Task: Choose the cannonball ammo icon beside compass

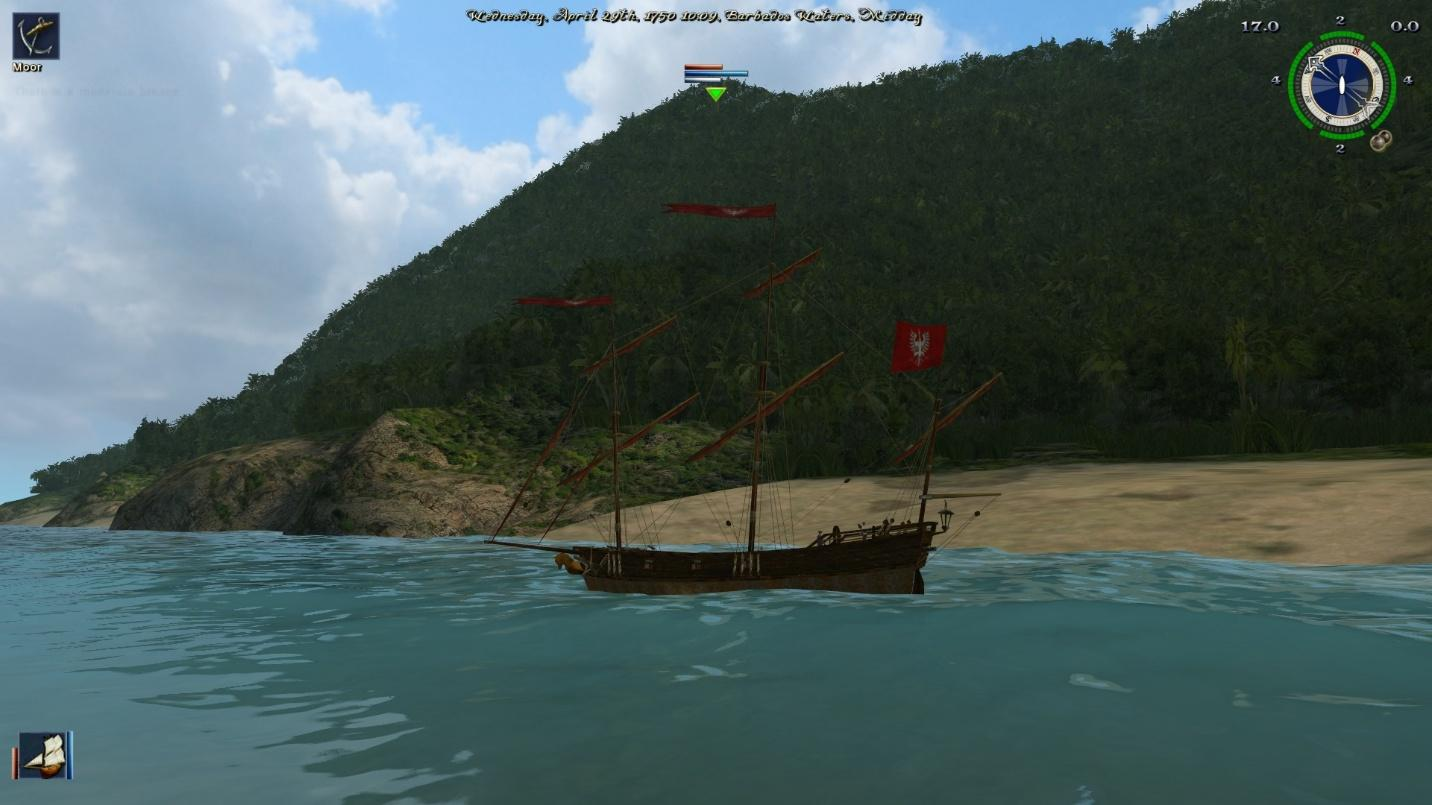Action: [x=1381, y=141]
